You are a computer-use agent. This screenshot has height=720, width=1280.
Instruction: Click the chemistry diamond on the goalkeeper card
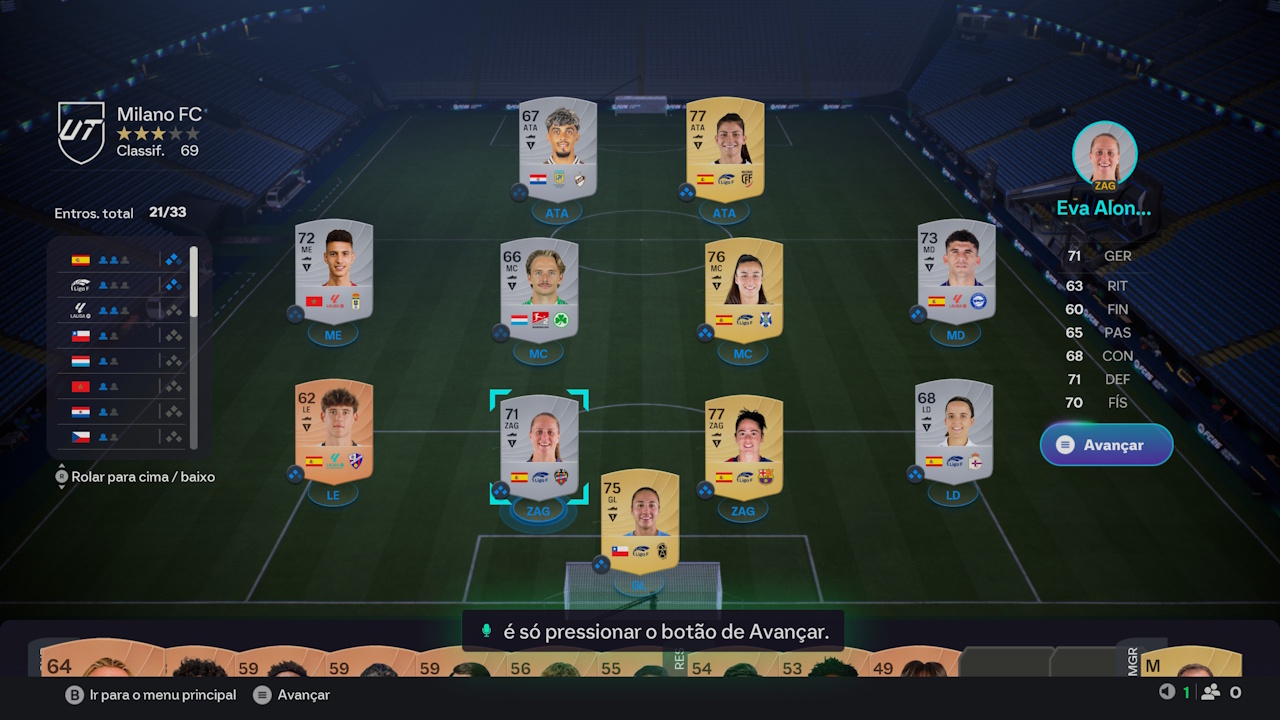pos(599,565)
